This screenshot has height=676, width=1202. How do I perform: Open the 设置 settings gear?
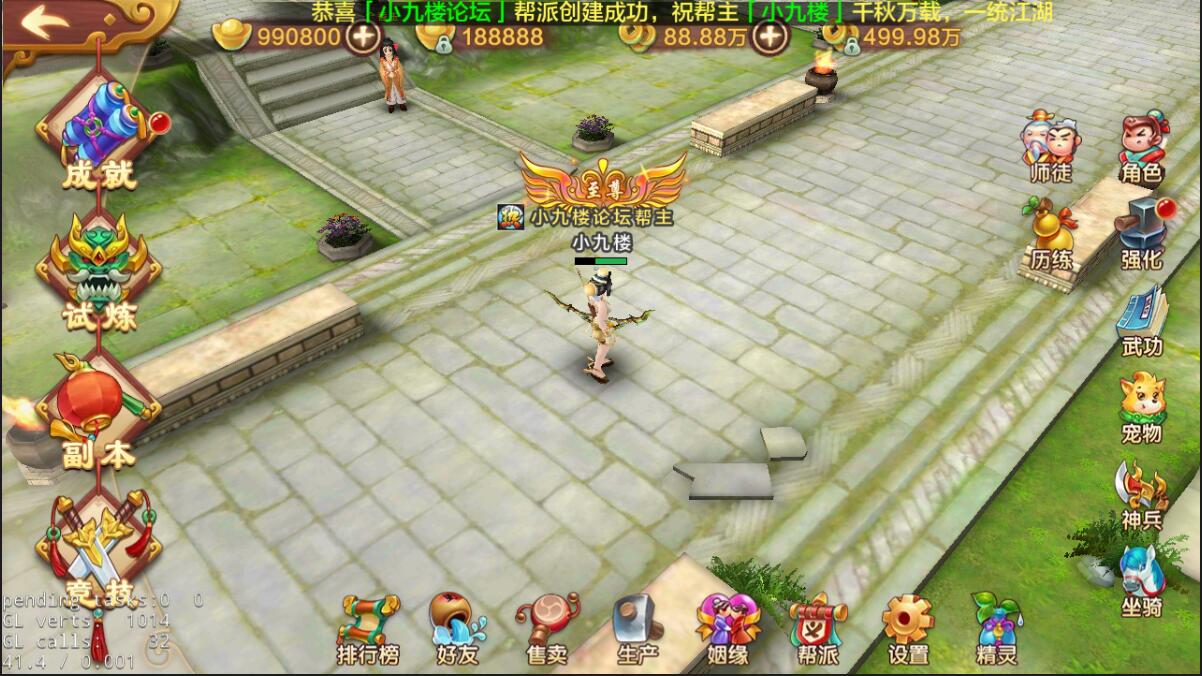coord(908,630)
